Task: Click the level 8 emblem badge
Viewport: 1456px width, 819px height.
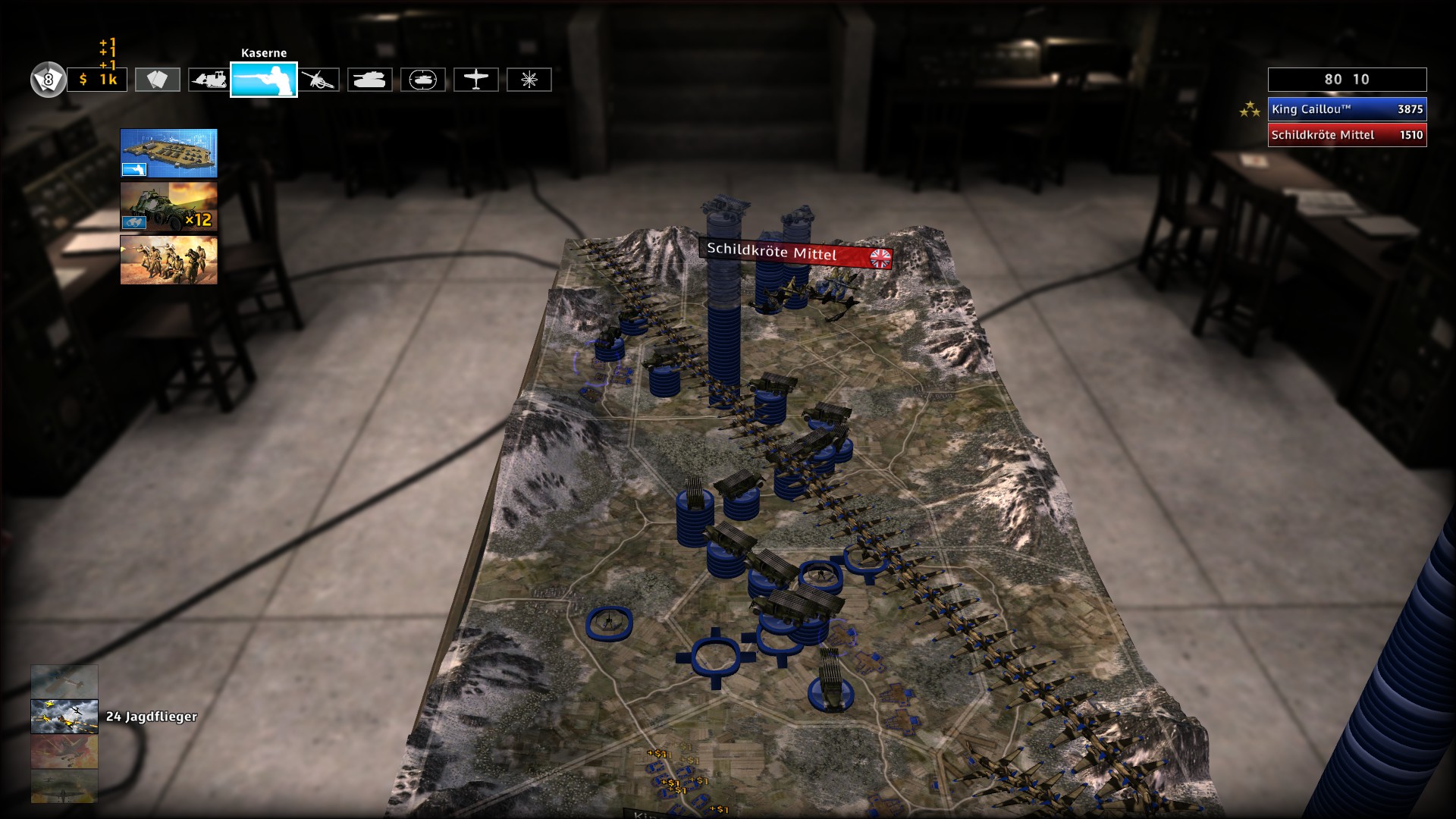Action: pos(47,78)
